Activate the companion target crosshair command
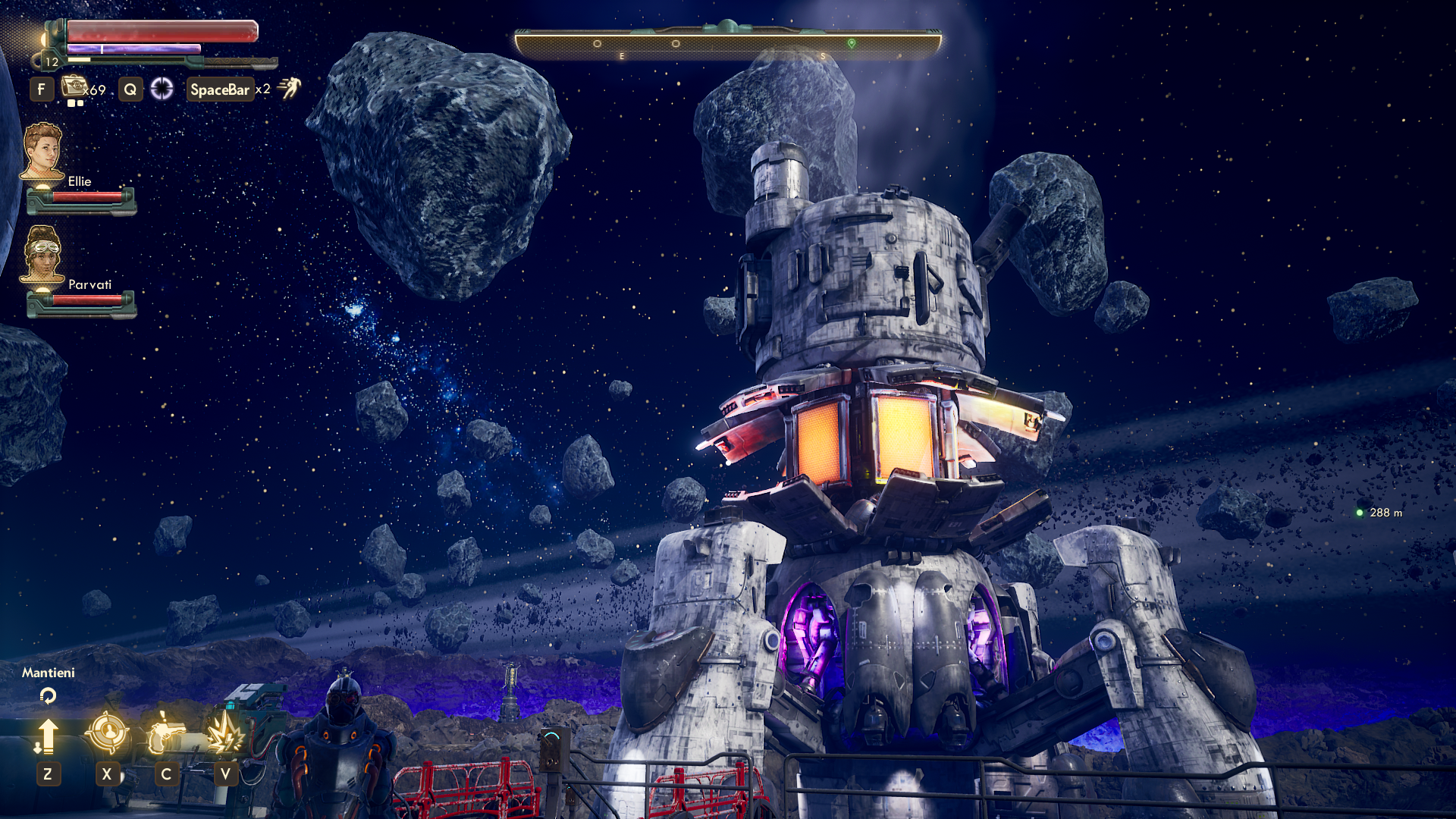 tap(107, 733)
